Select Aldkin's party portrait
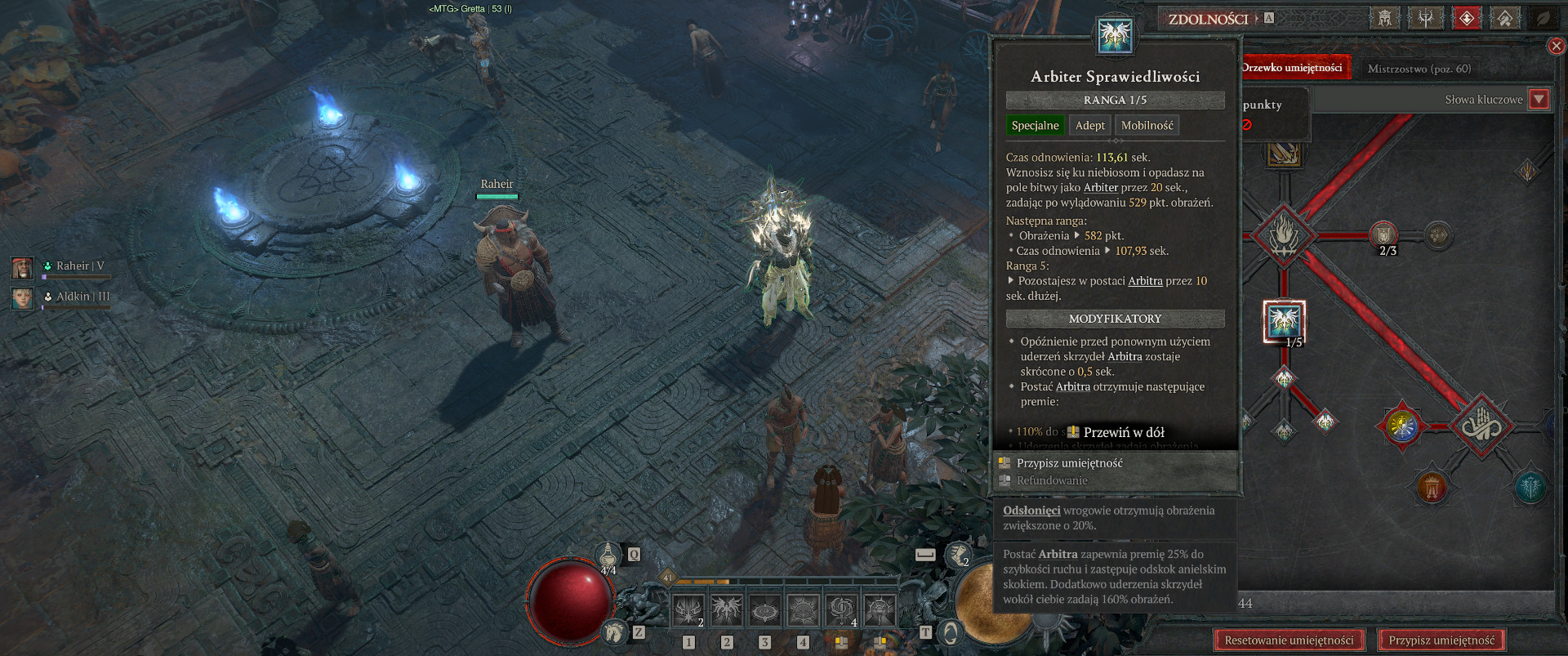1568x656 pixels. coord(22,297)
